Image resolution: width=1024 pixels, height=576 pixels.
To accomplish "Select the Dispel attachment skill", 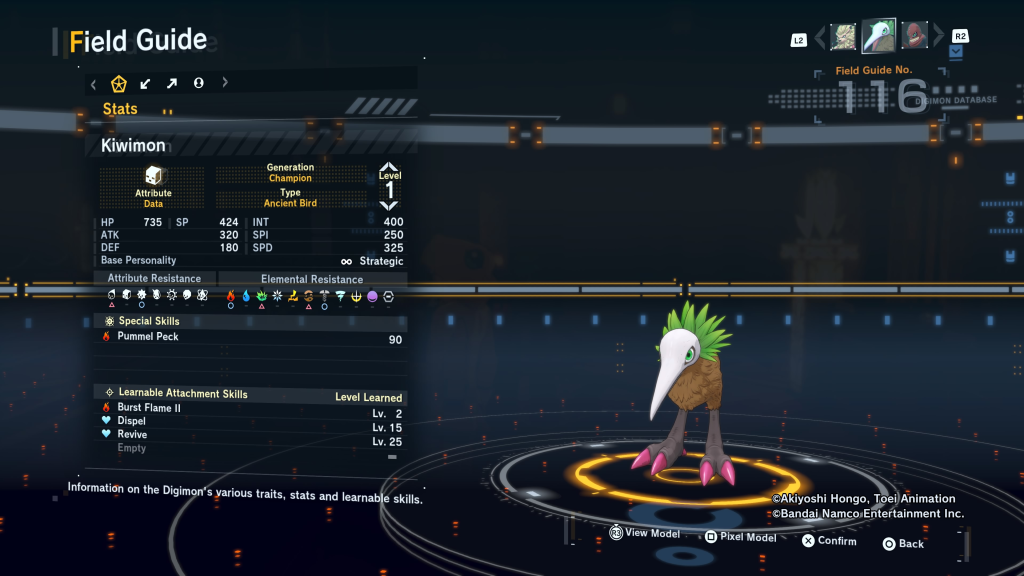I will pos(131,421).
